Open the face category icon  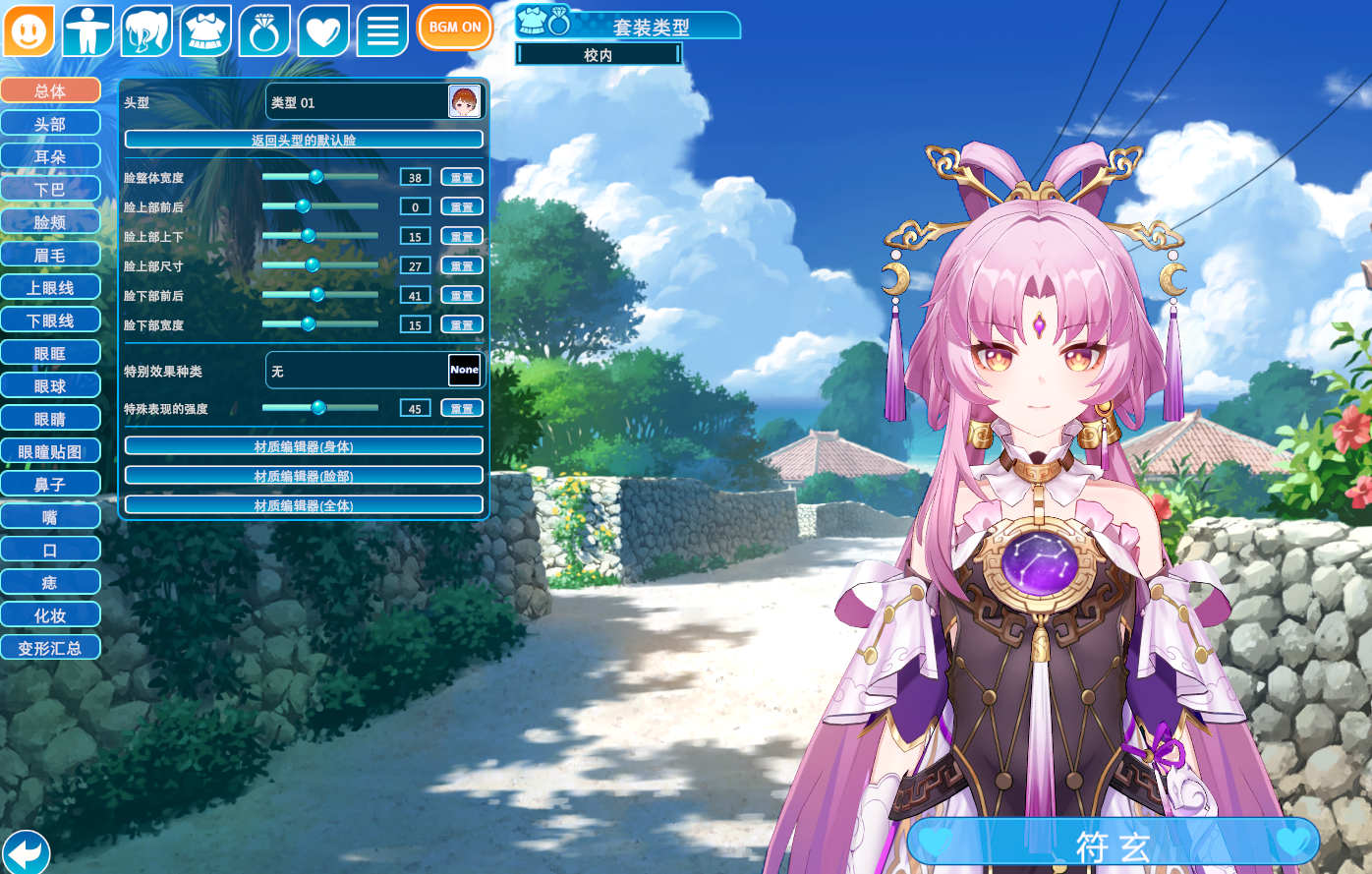point(29,30)
